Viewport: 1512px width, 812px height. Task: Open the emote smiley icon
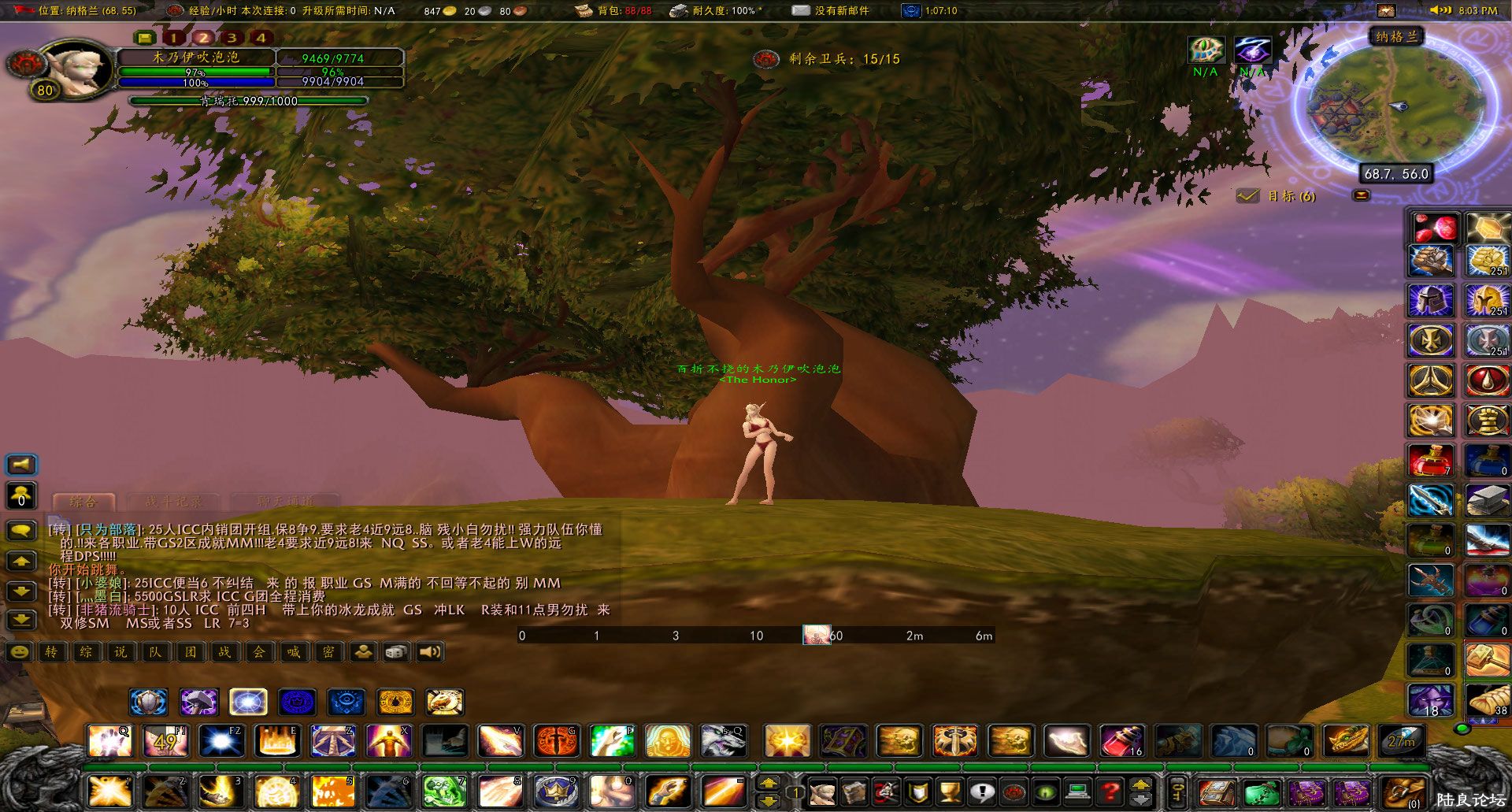click(x=18, y=652)
